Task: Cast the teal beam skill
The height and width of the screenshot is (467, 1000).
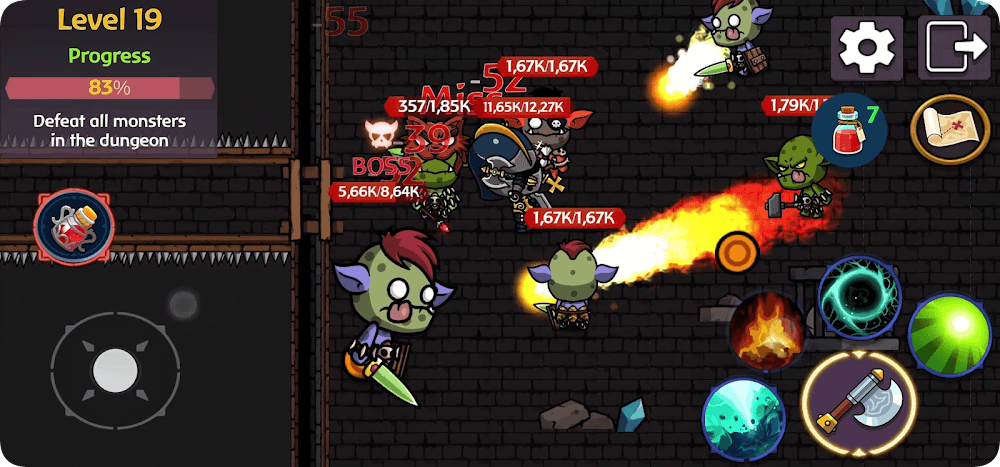Action: 742,420
